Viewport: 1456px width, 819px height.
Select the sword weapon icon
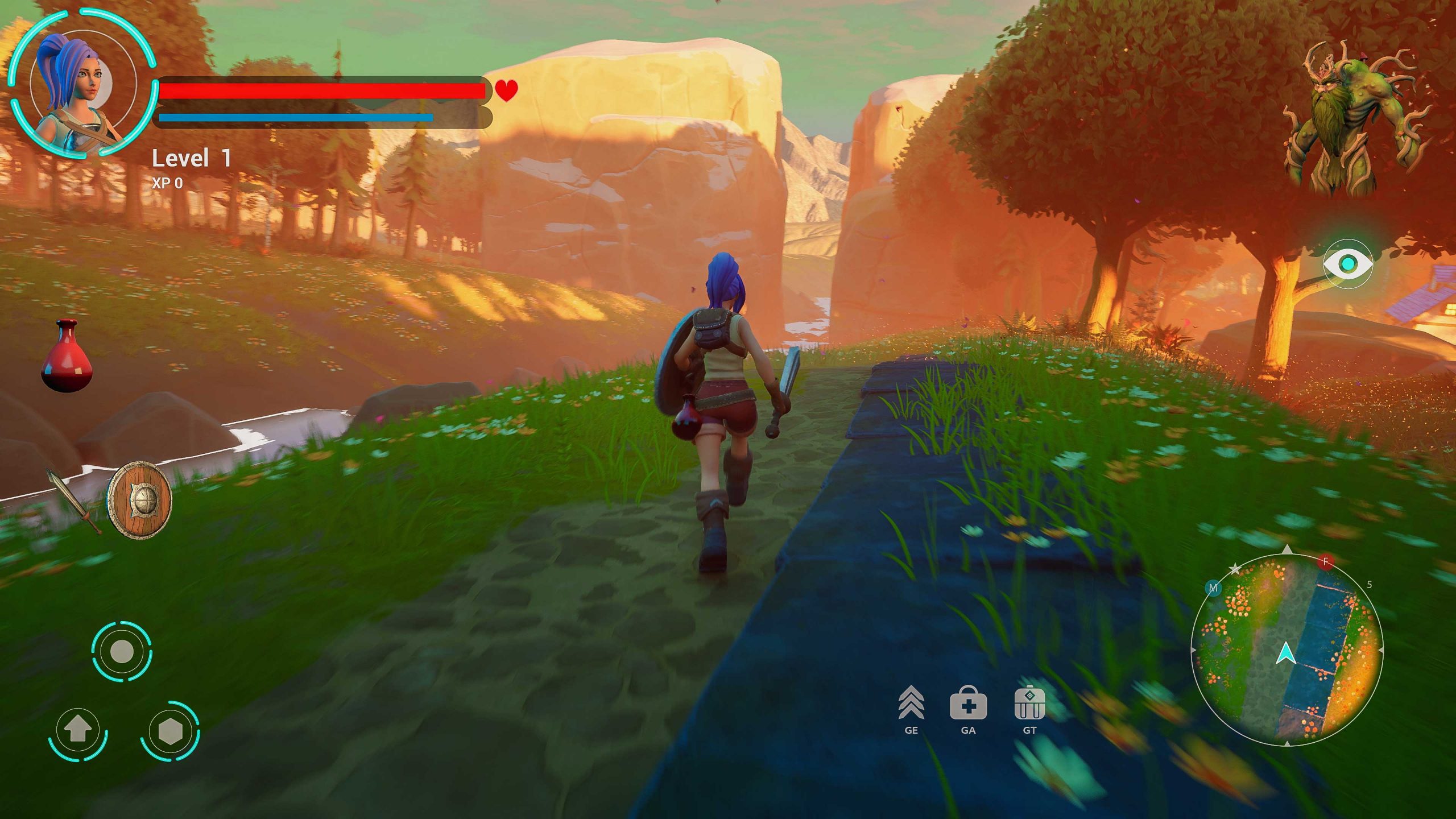pyautogui.click(x=74, y=500)
